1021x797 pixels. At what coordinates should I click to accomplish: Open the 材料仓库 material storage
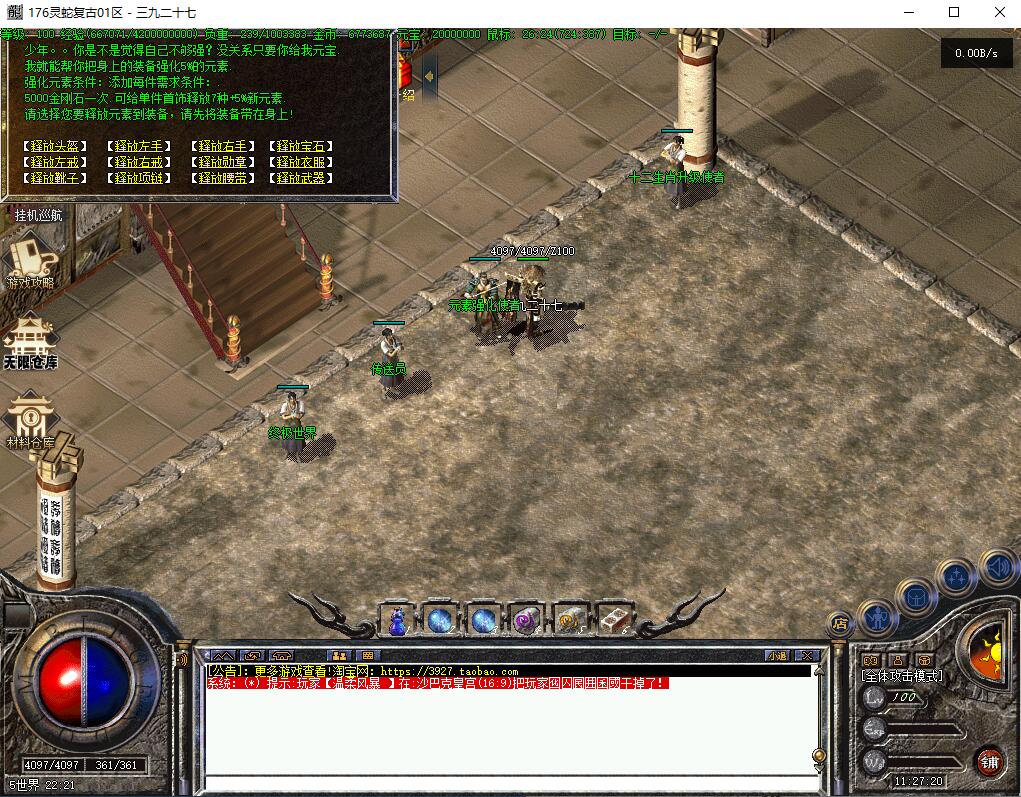(30, 420)
